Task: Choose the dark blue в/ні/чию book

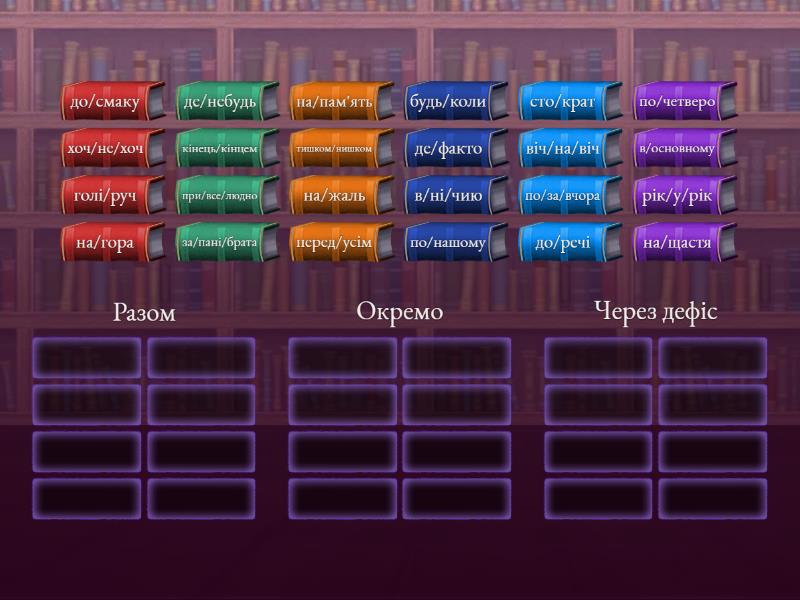Action: (x=448, y=196)
